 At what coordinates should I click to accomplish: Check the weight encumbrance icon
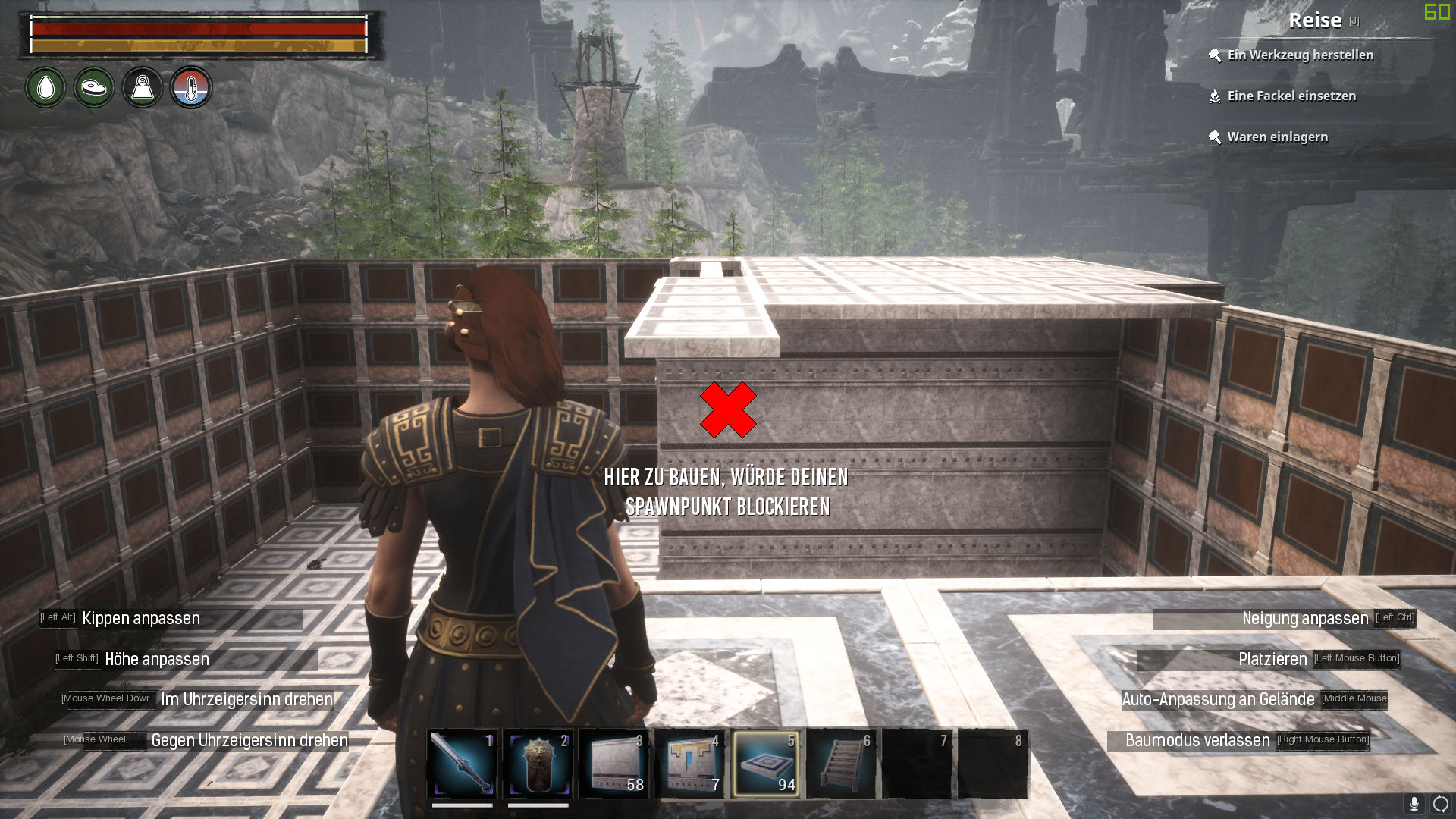(143, 88)
